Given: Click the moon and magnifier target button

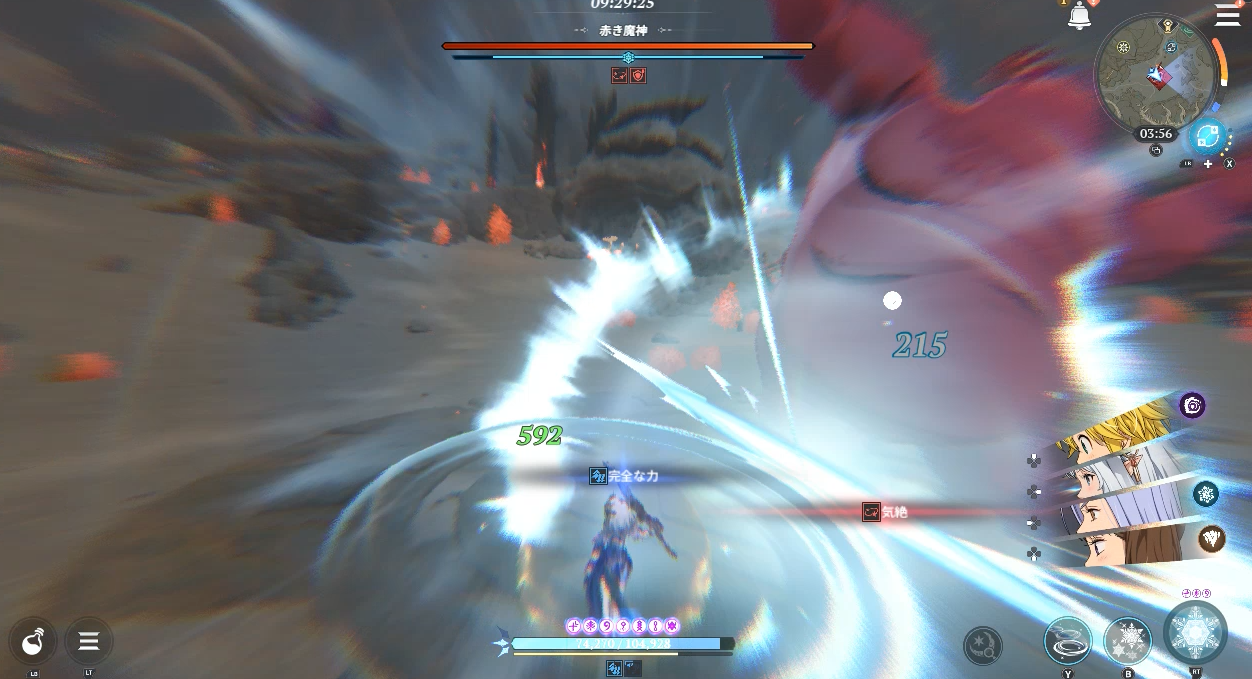Looking at the screenshot, I should (983, 646).
